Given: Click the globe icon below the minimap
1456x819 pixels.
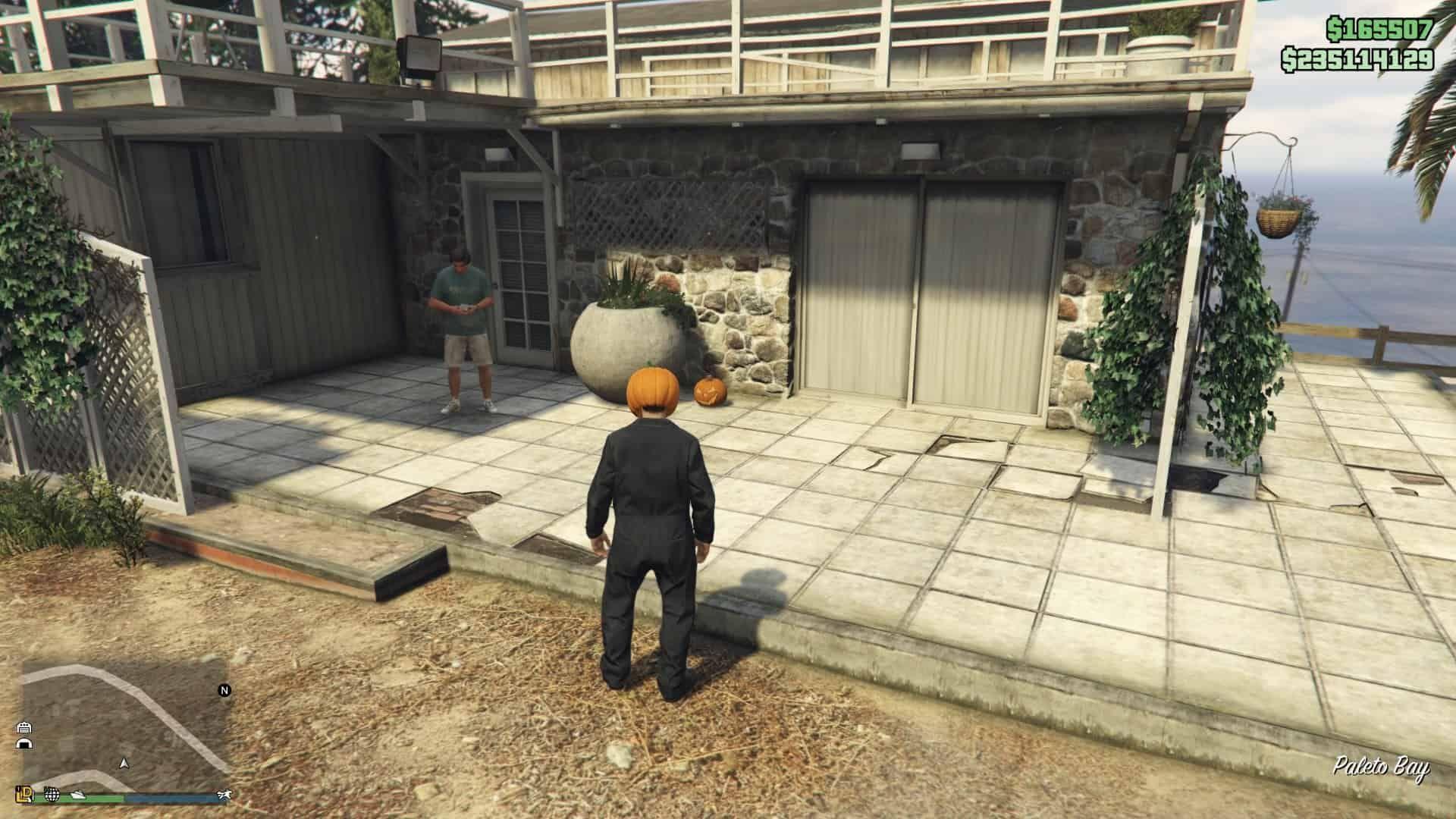Looking at the screenshot, I should point(52,795).
